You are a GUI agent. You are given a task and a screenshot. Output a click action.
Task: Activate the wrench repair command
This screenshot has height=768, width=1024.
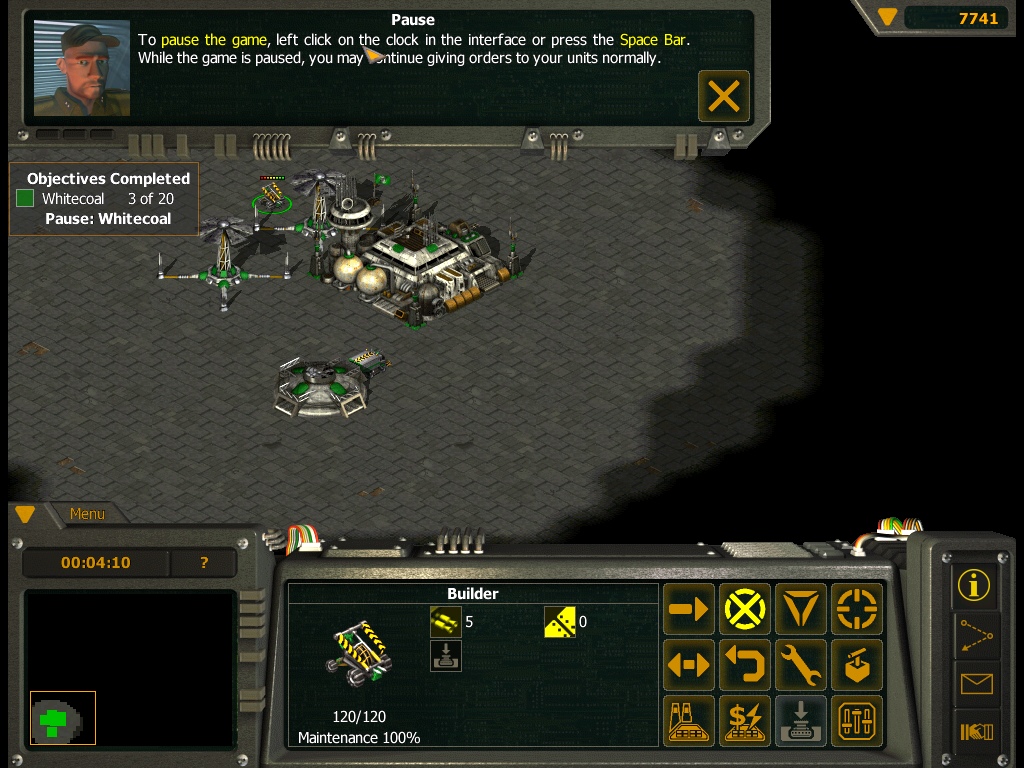point(801,665)
